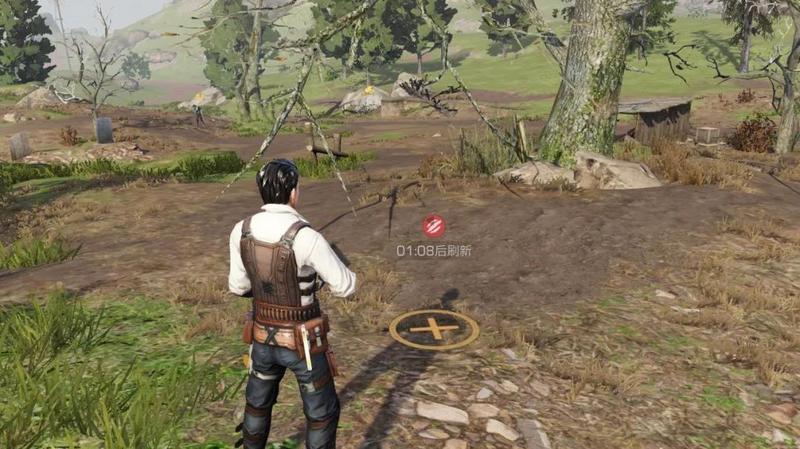Select the yellow cross circle ground marker

coord(434,328)
